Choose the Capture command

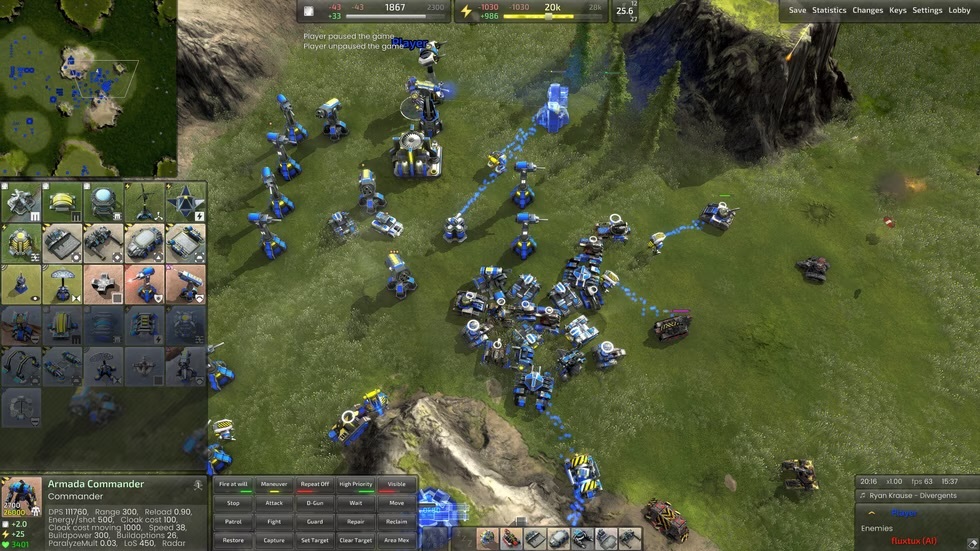pyautogui.click(x=274, y=540)
